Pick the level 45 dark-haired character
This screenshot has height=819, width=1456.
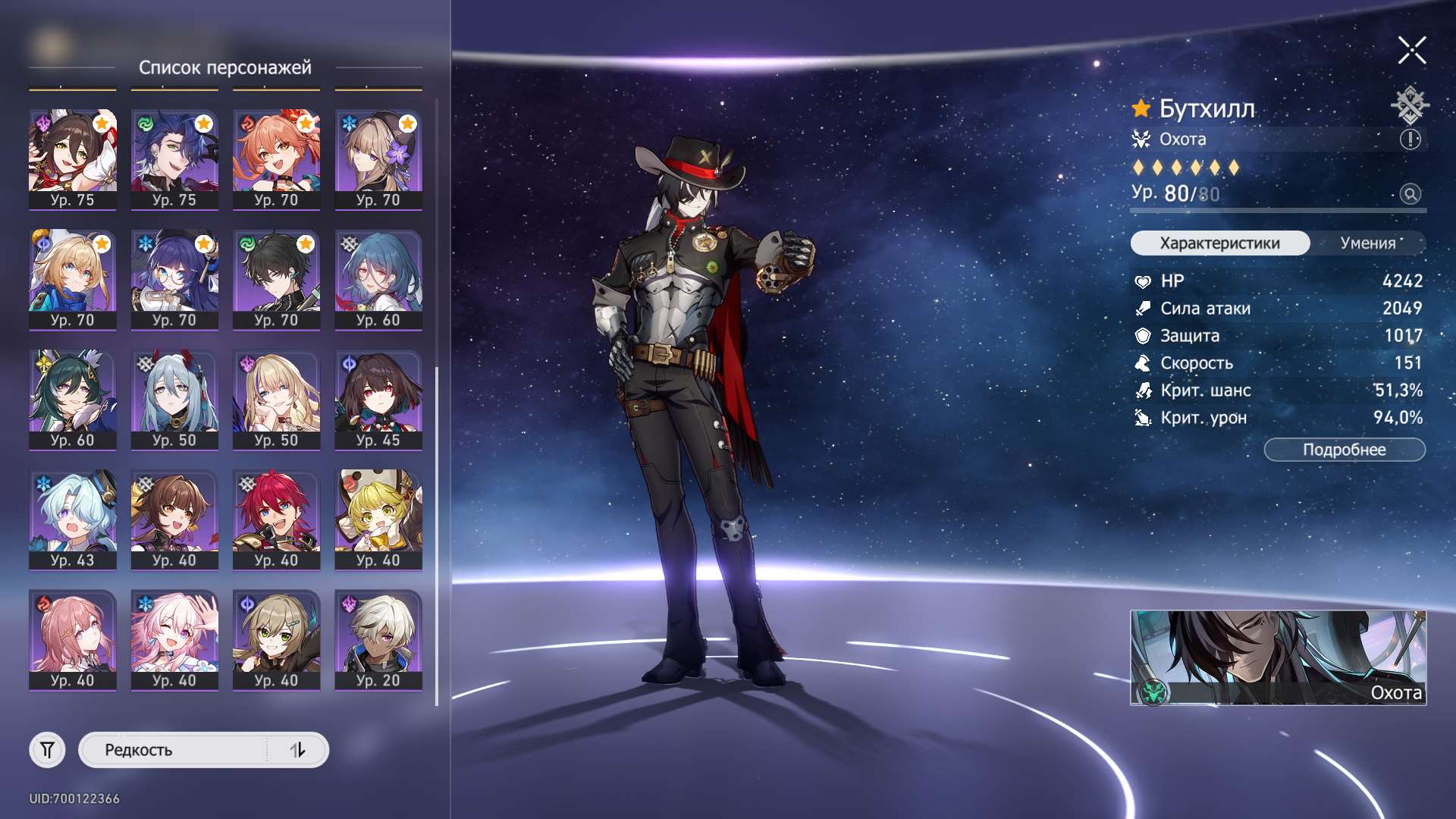[x=378, y=400]
